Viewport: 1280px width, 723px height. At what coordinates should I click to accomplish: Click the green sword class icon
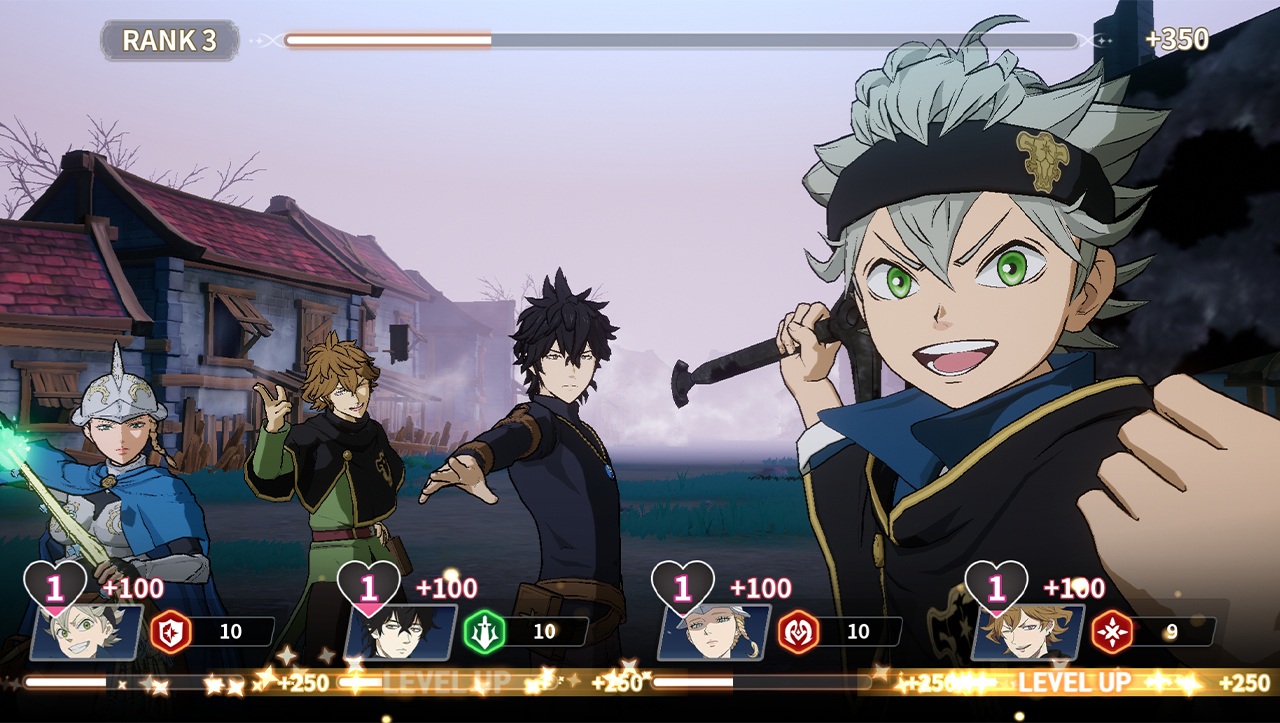[484, 632]
